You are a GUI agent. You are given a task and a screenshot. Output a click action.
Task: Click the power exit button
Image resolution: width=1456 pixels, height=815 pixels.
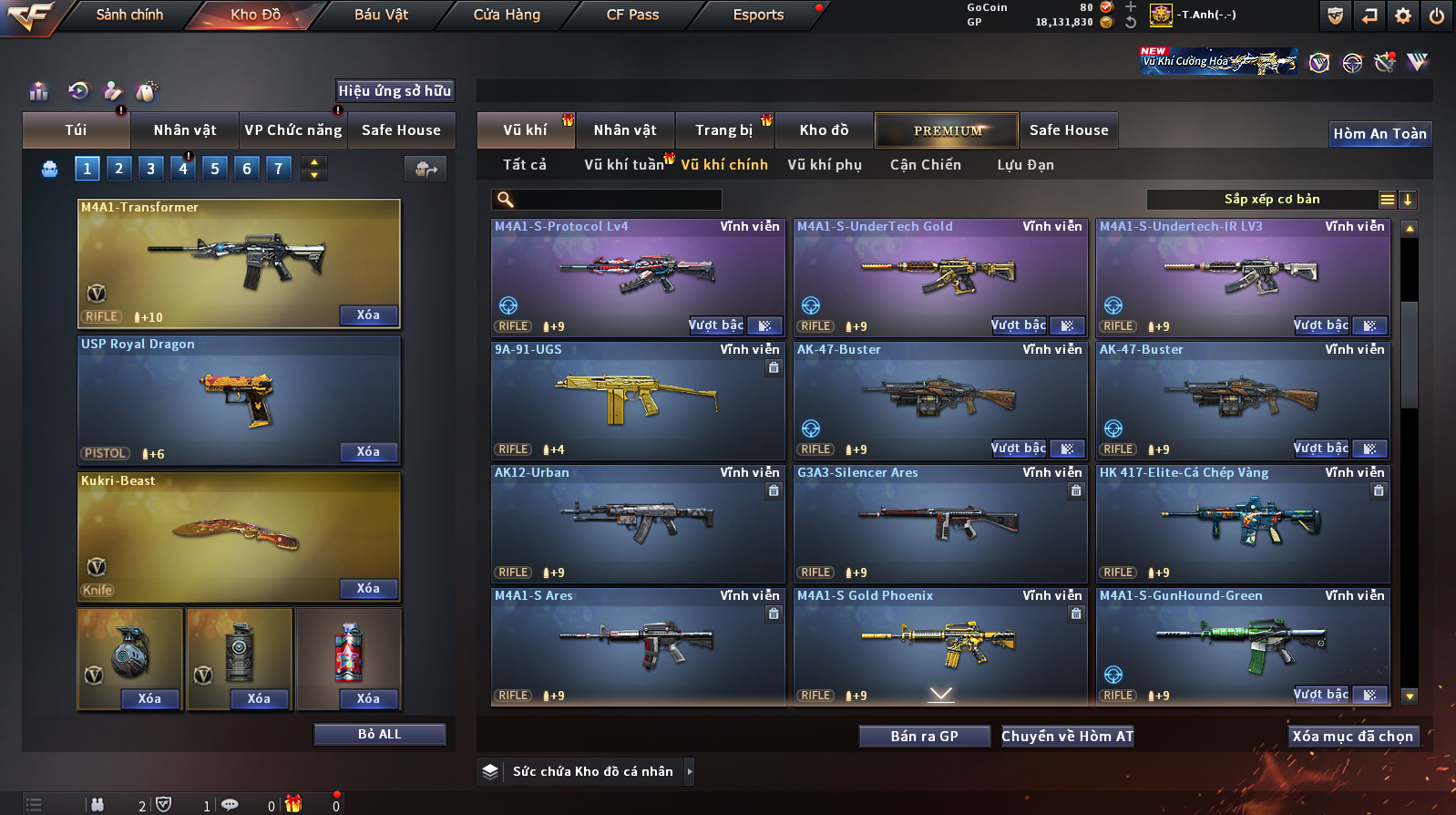(1436, 15)
